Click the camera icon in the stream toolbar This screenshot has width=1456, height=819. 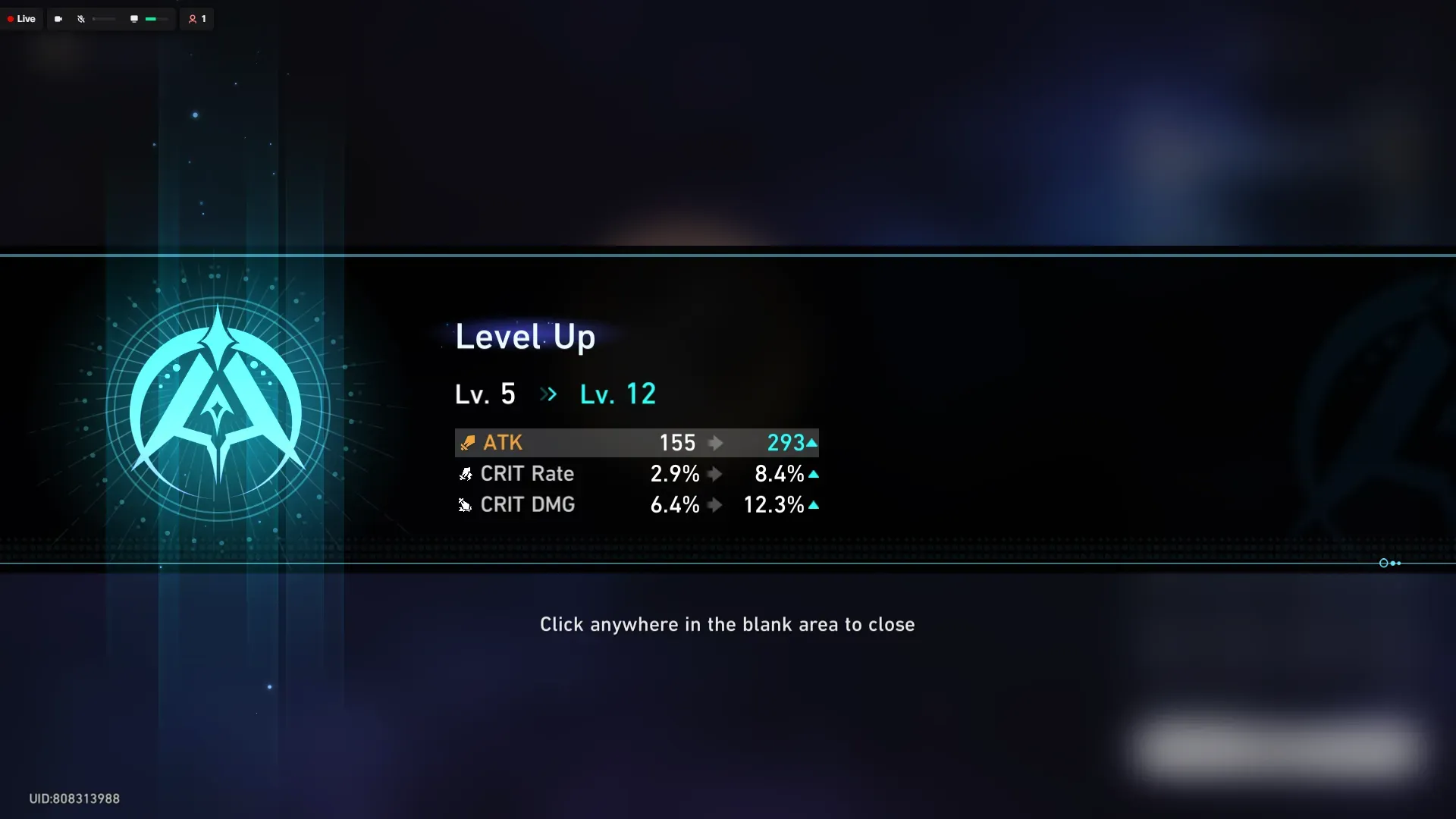click(x=58, y=18)
